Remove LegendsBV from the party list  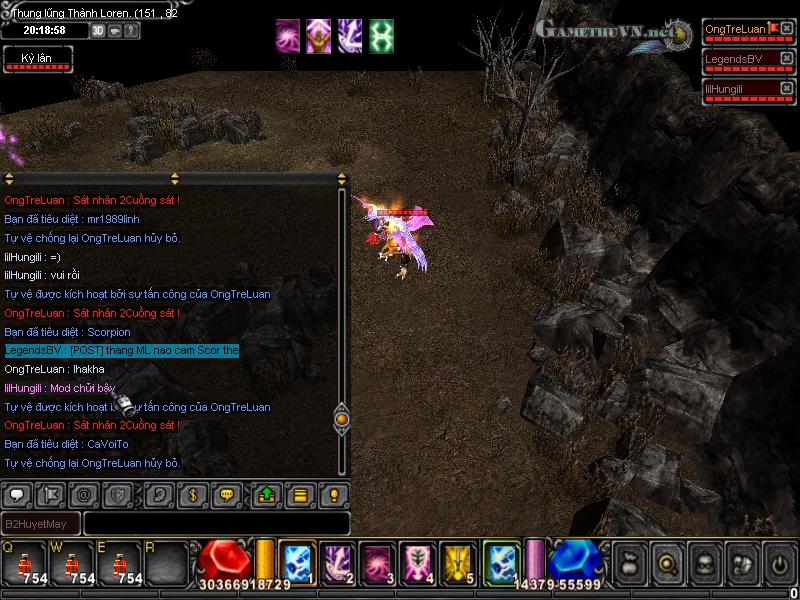(786, 60)
